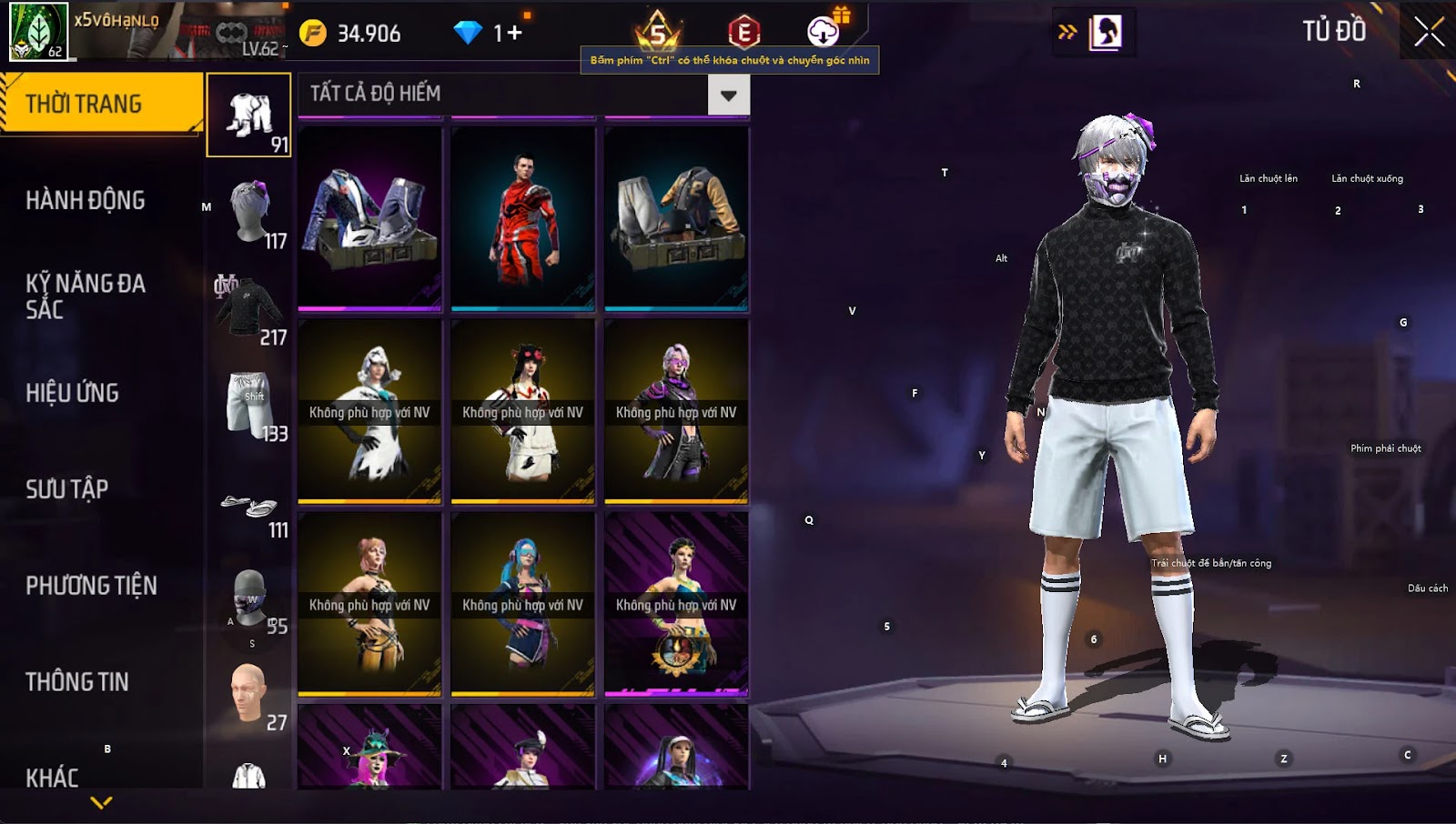Open the Kỹ Năng Đa Sắc tab

click(86, 296)
